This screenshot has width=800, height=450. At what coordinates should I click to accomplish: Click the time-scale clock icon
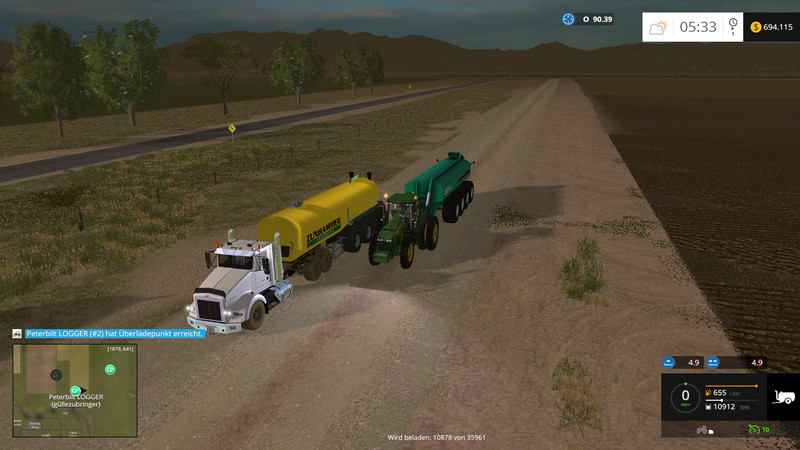click(x=733, y=27)
